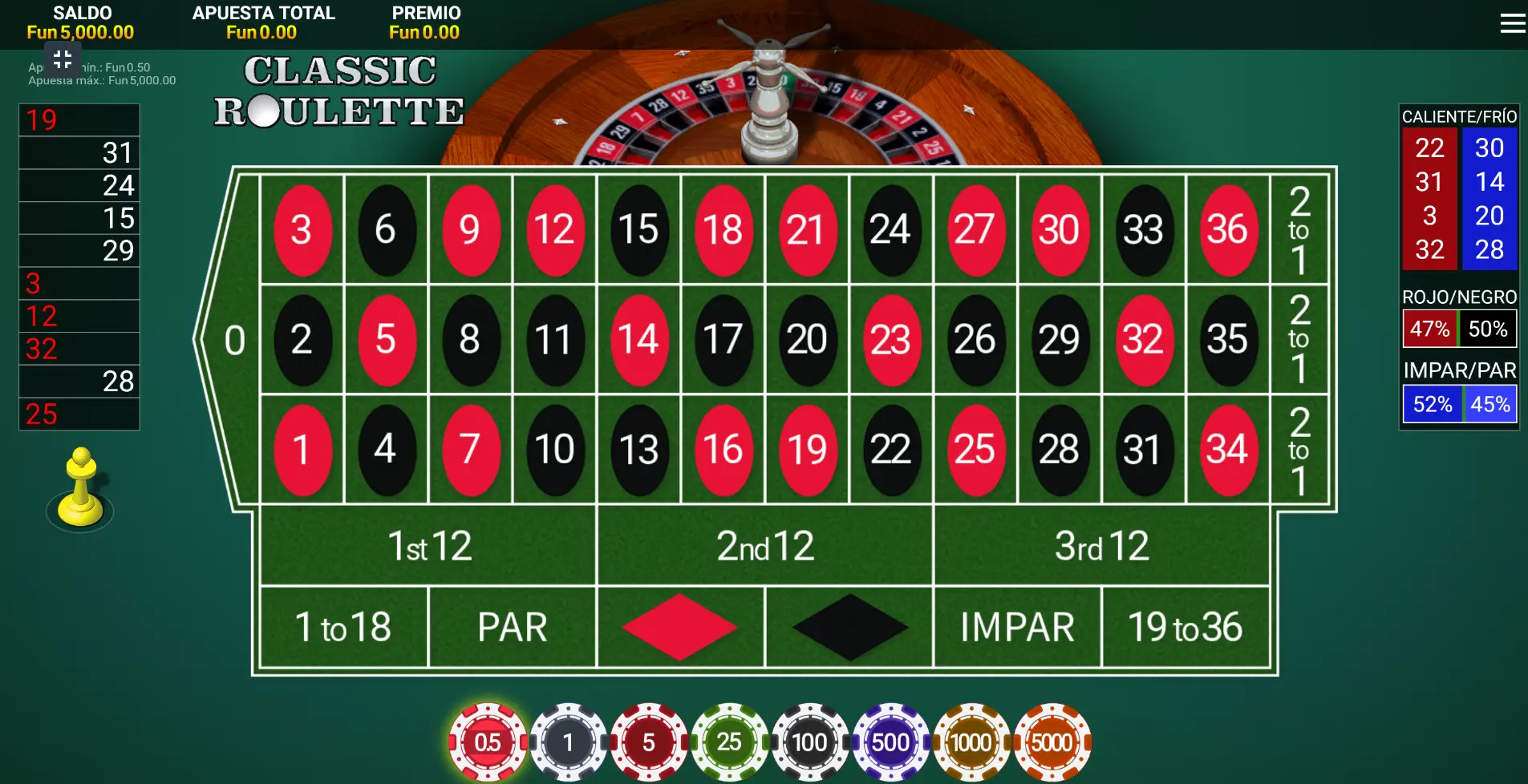Image resolution: width=1528 pixels, height=784 pixels.
Task: Click the collapse view icon near bet limits
Action: (x=63, y=59)
